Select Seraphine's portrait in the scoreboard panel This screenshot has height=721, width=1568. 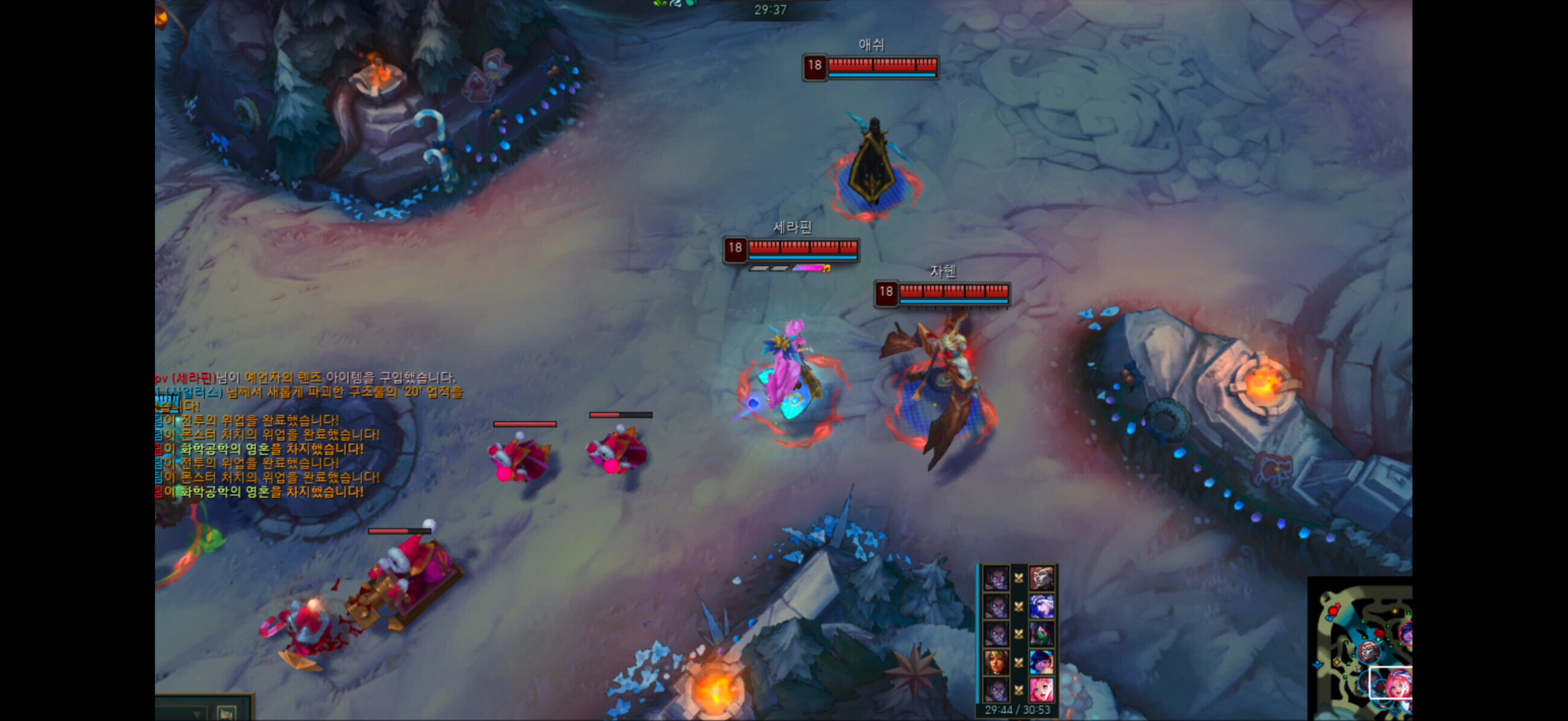[1042, 690]
